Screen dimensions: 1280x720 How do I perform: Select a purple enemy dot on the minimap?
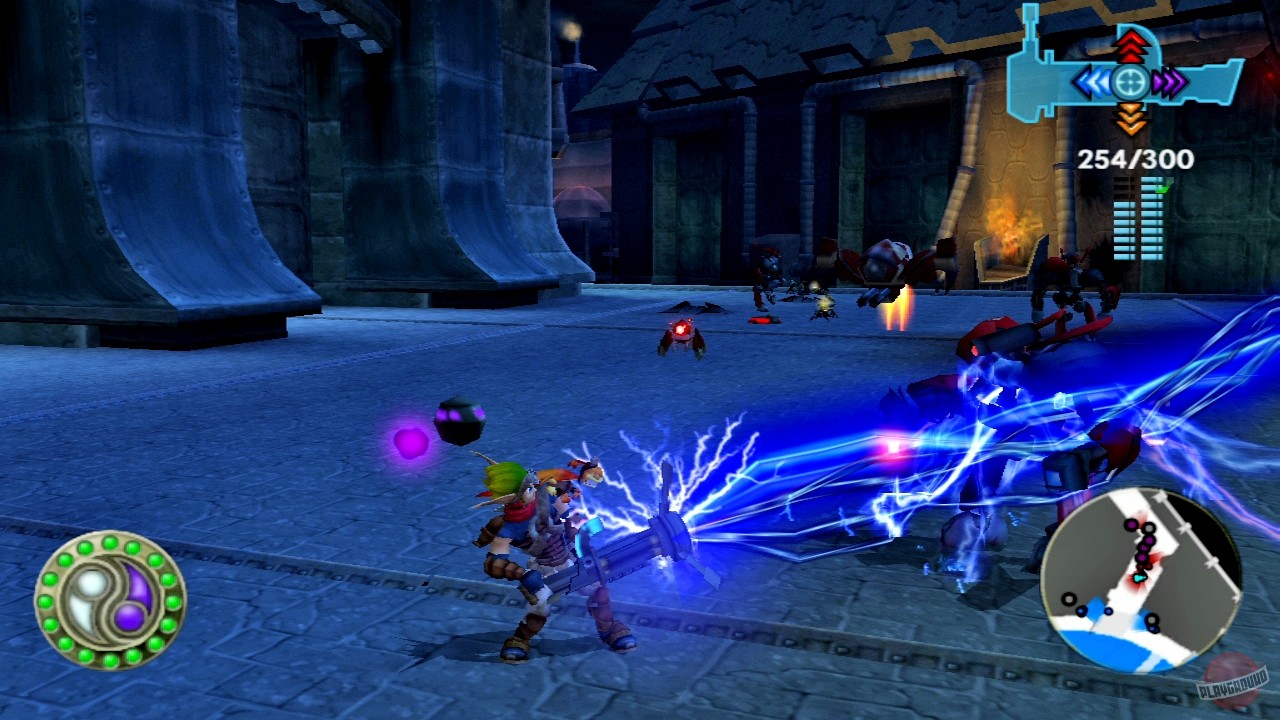click(x=1131, y=525)
